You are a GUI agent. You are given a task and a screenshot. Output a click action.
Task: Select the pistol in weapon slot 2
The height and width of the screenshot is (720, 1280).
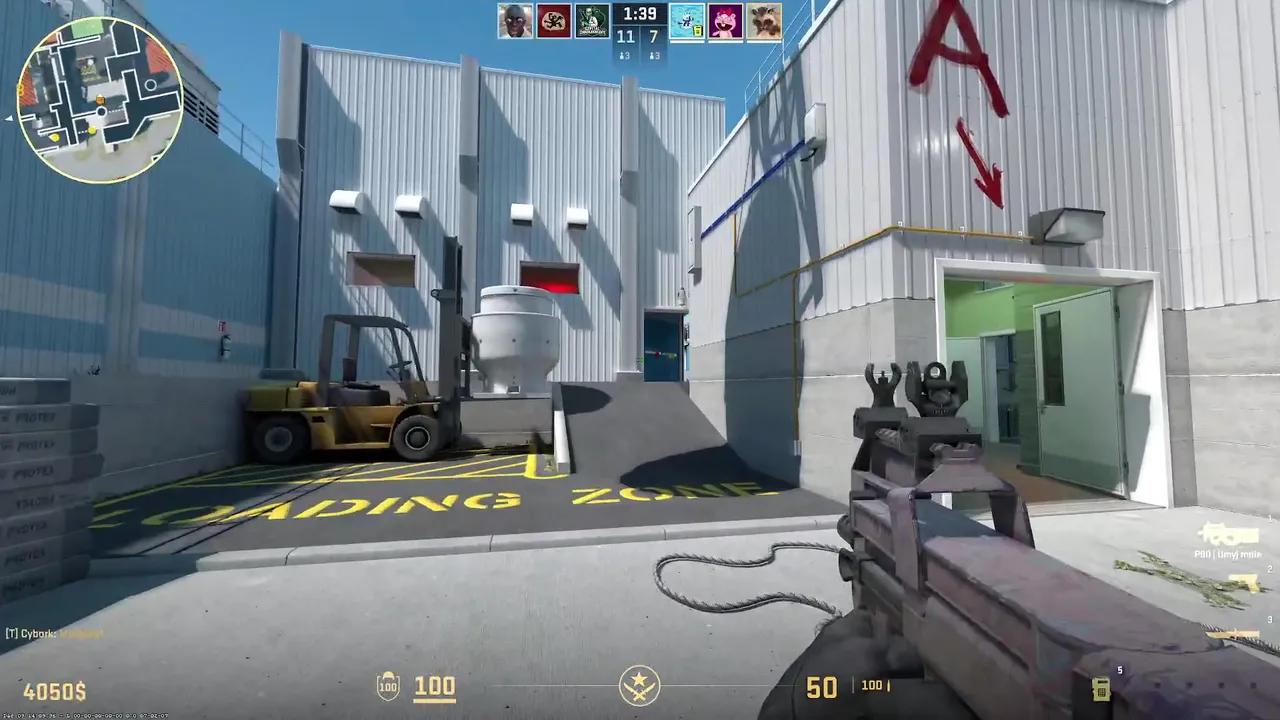(x=1244, y=582)
